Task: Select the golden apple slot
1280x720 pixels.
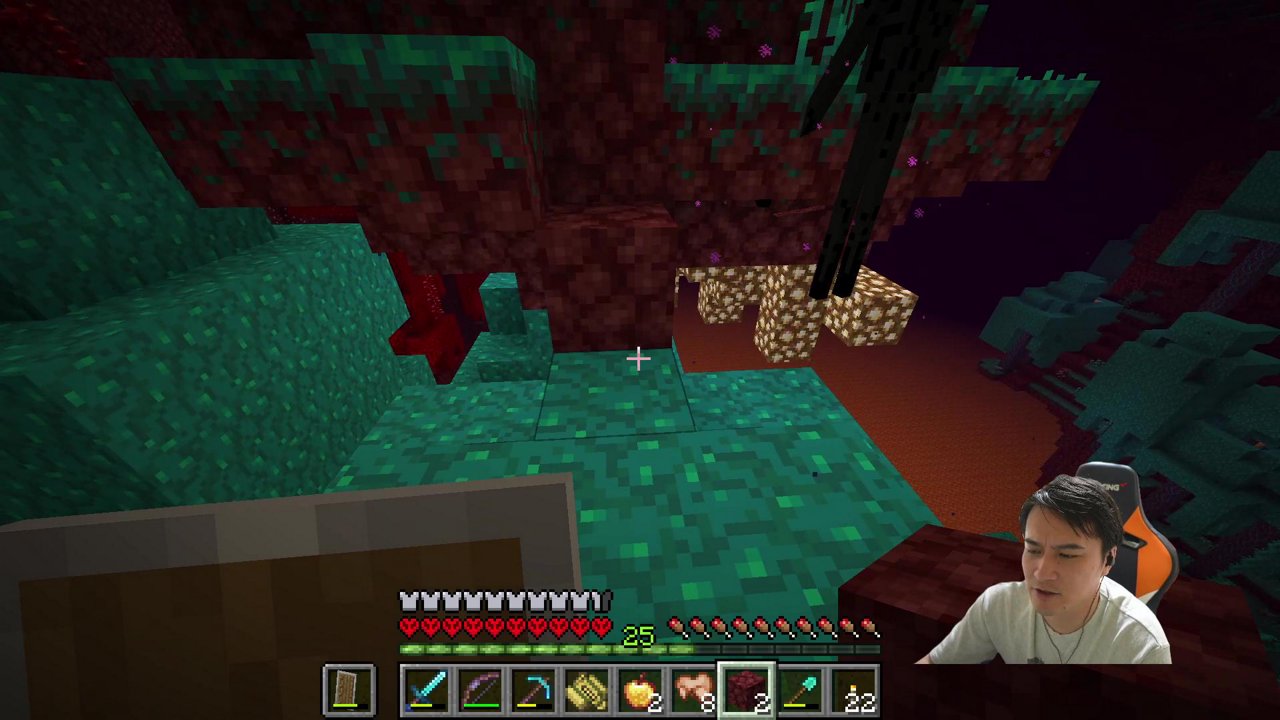Action: point(641,691)
